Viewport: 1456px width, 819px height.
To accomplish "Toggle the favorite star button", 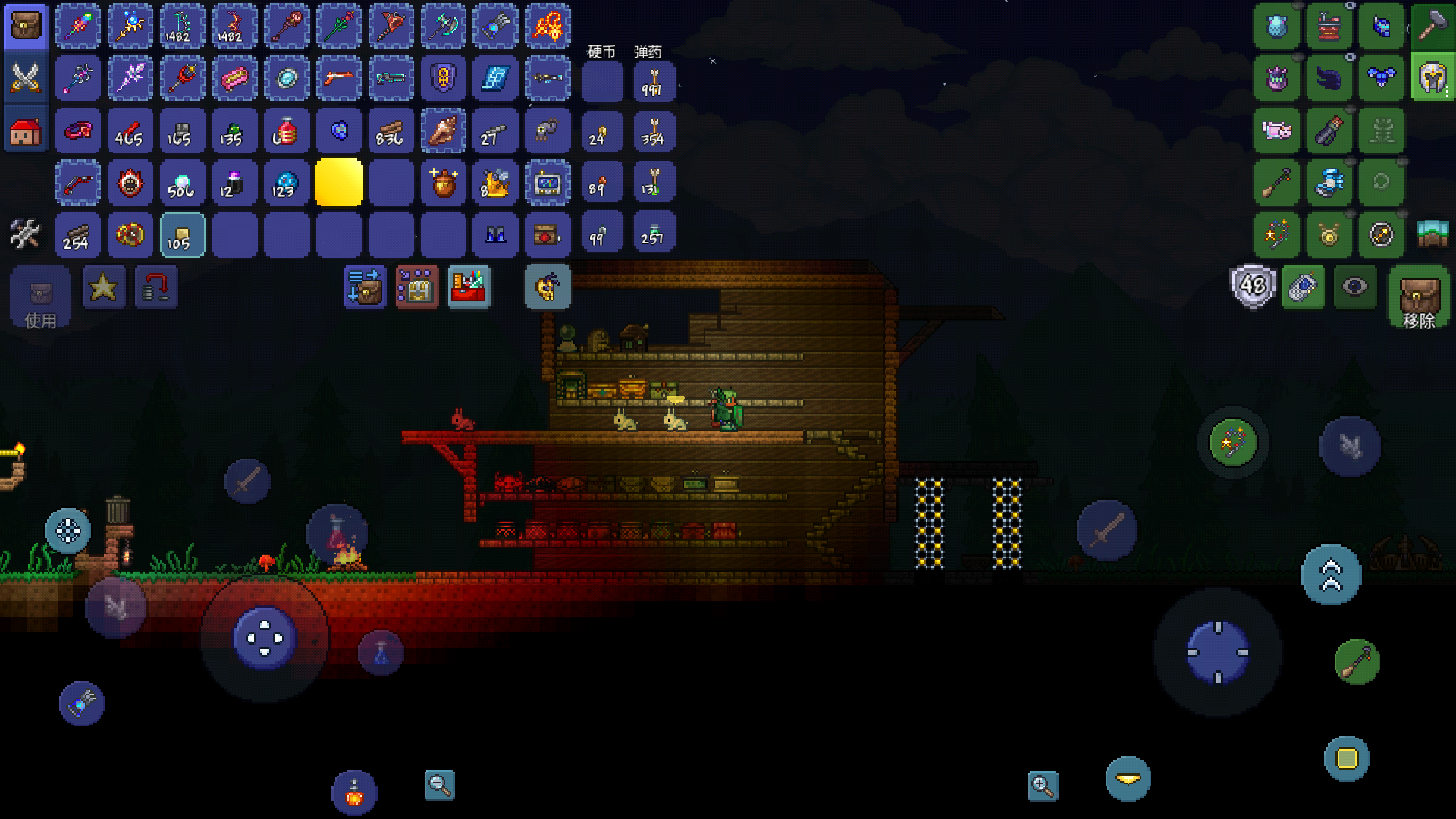I will pos(103,287).
